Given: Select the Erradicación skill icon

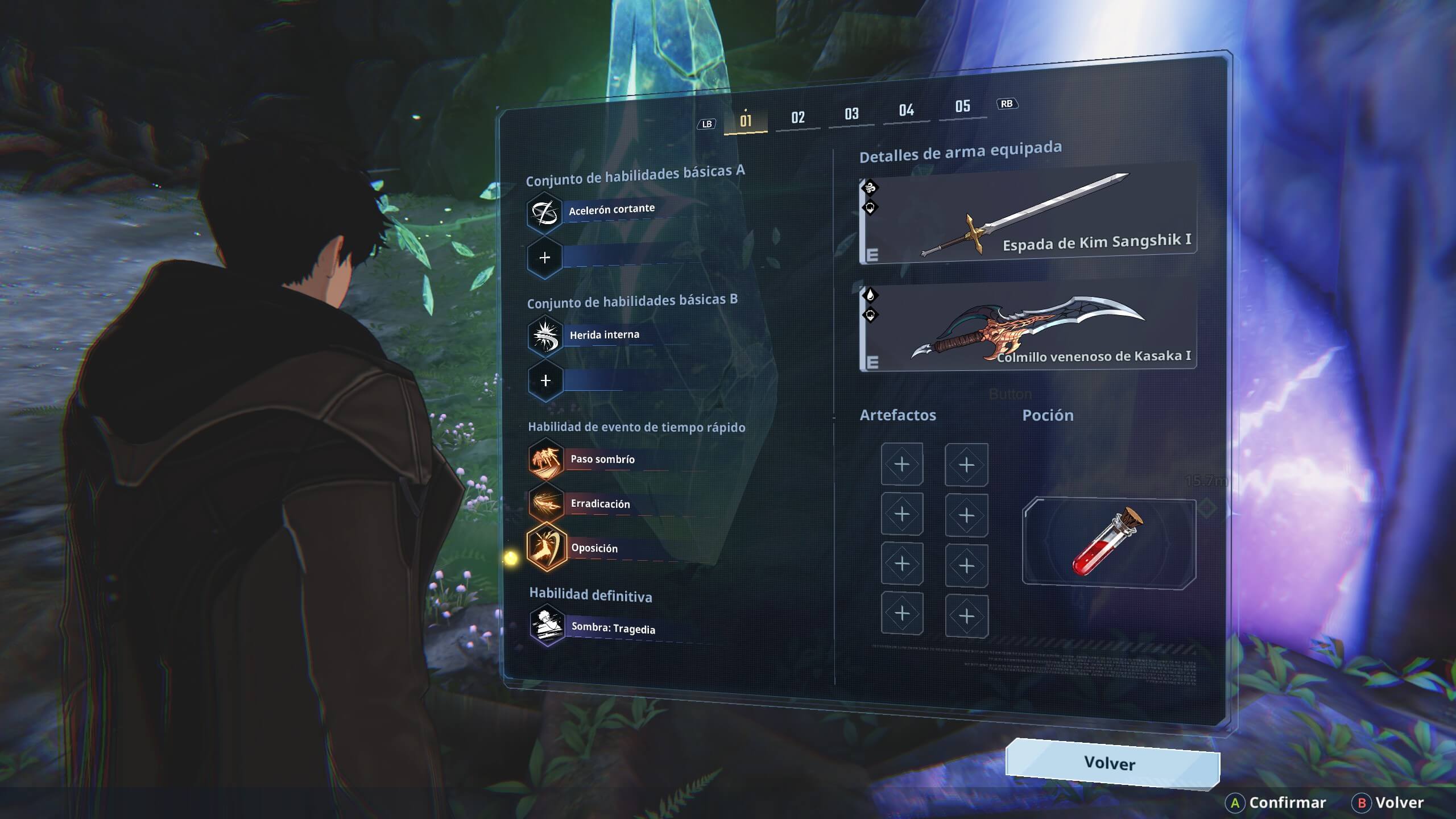Looking at the screenshot, I should click(545, 504).
